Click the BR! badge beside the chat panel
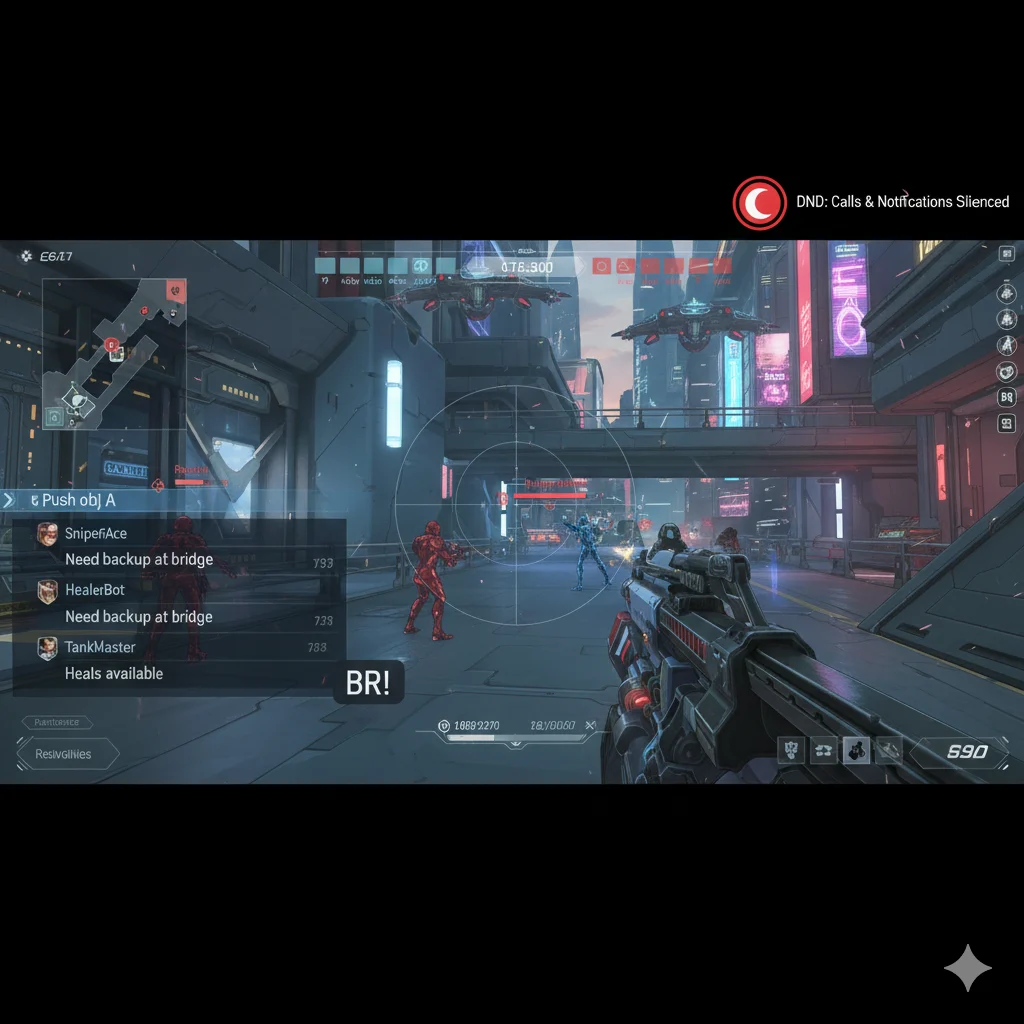The width and height of the screenshot is (1024, 1024). tap(369, 682)
